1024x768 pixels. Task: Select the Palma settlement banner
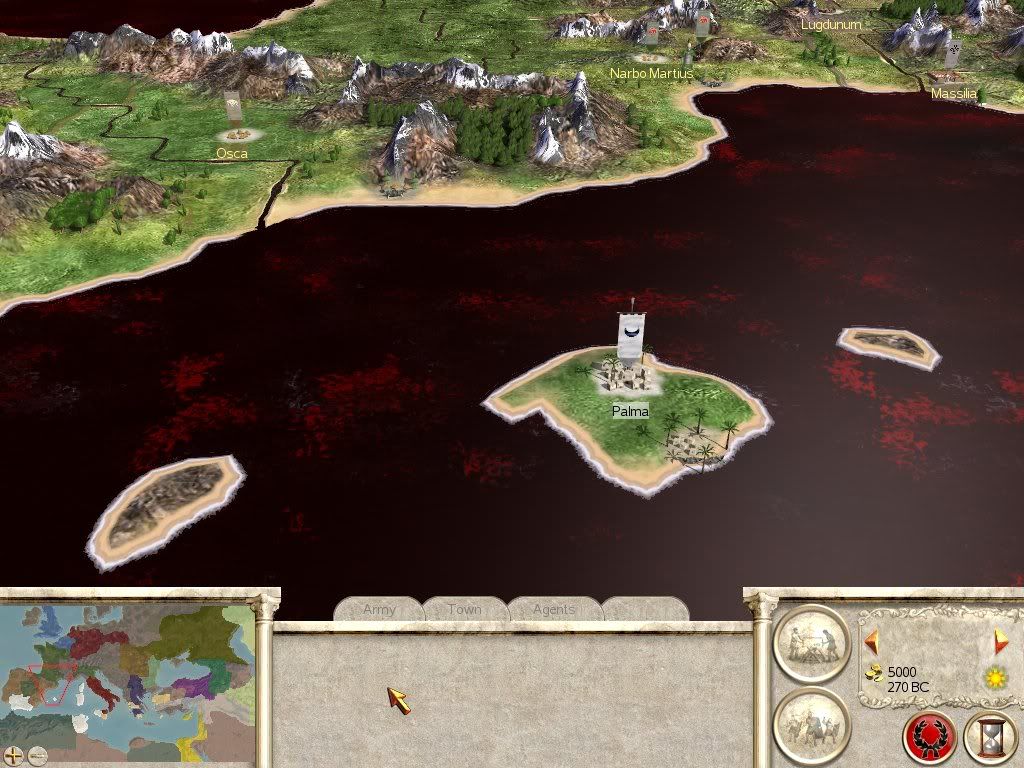click(x=631, y=336)
